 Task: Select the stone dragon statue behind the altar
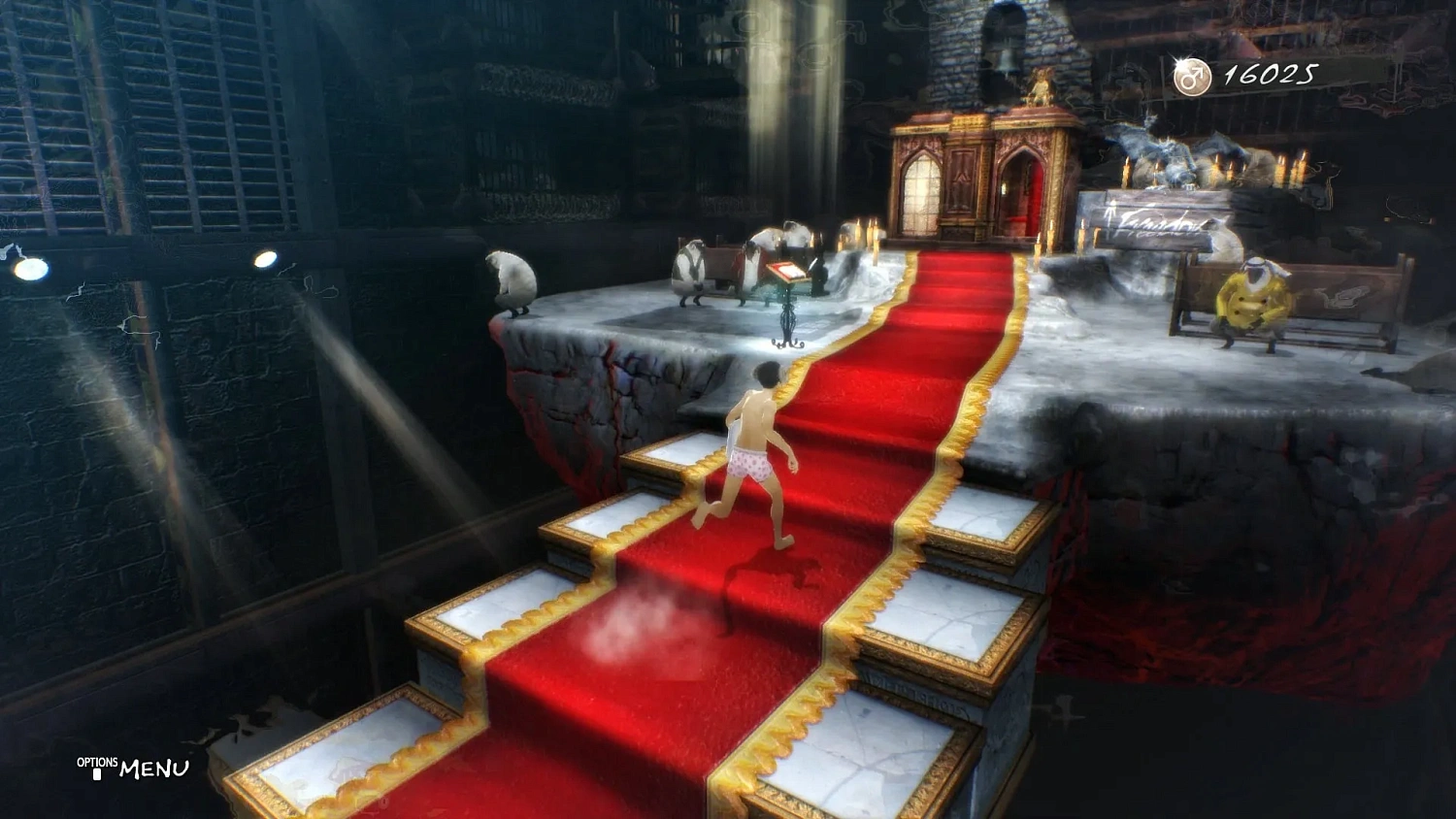[1175, 160]
